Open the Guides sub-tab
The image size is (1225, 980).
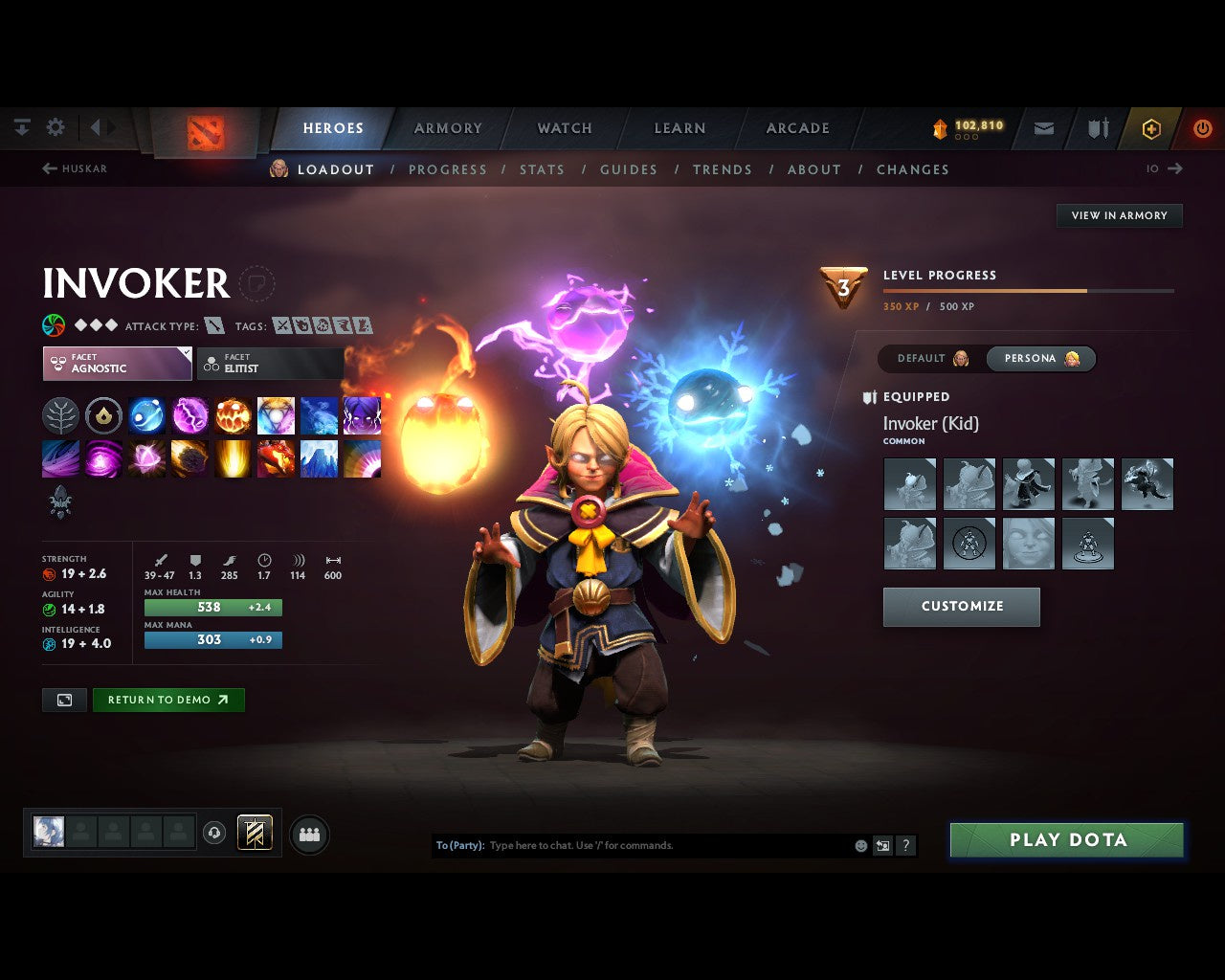pyautogui.click(x=629, y=169)
